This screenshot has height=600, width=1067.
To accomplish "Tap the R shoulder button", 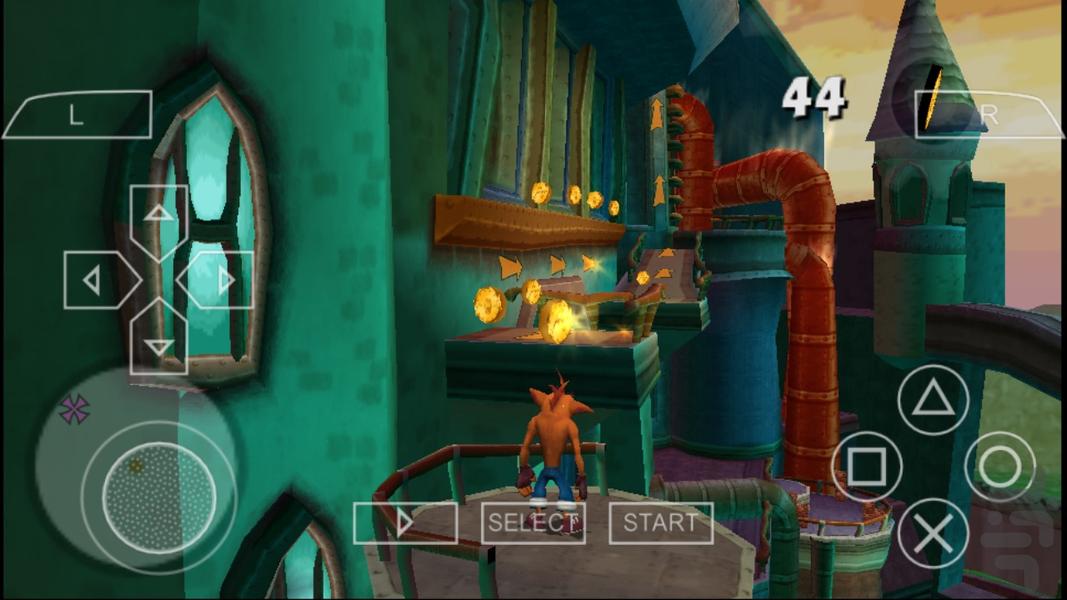I will pyautogui.click(x=988, y=115).
